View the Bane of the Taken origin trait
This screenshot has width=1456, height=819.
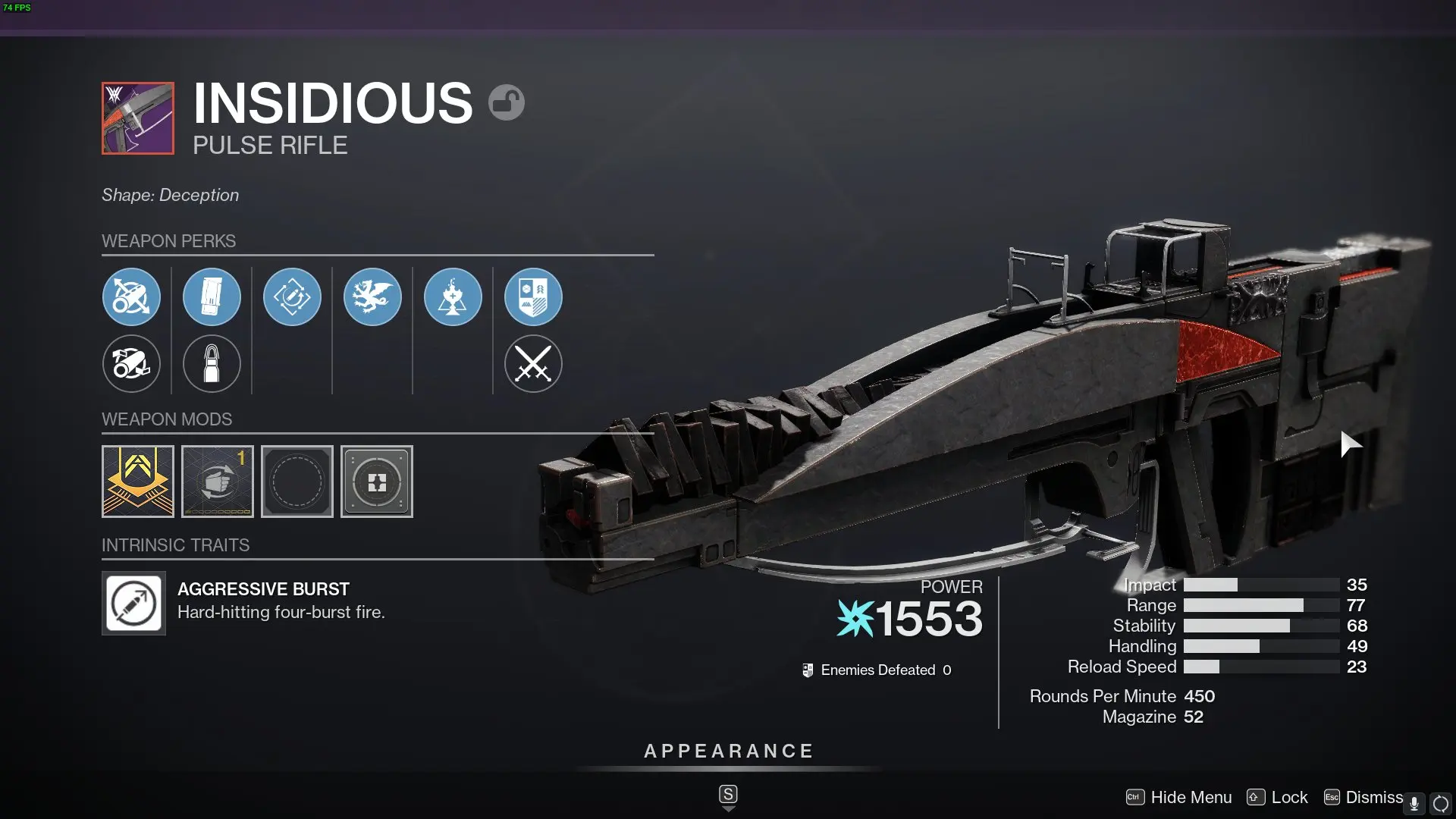(x=533, y=297)
